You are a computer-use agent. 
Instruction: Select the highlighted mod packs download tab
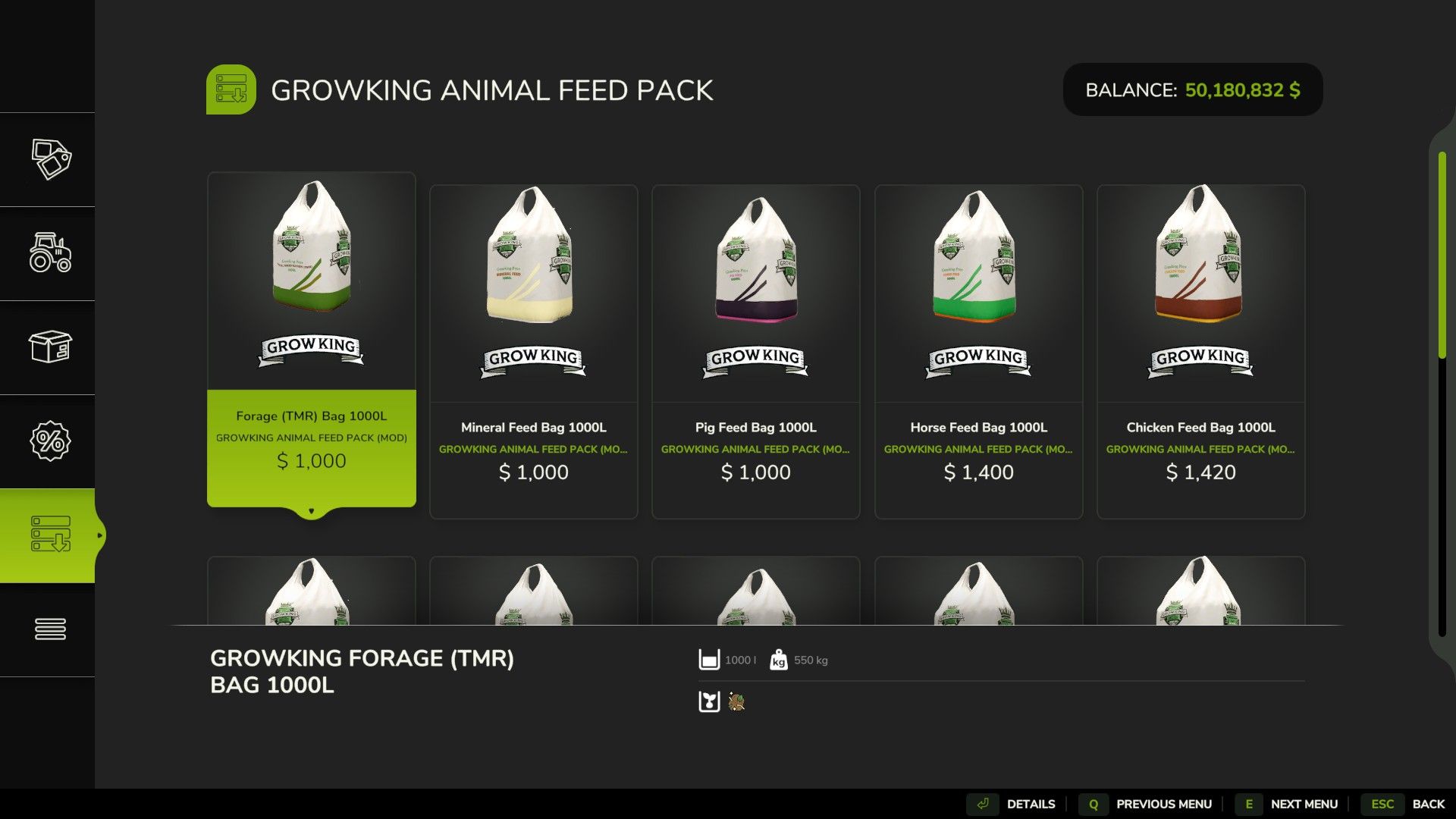click(50, 535)
